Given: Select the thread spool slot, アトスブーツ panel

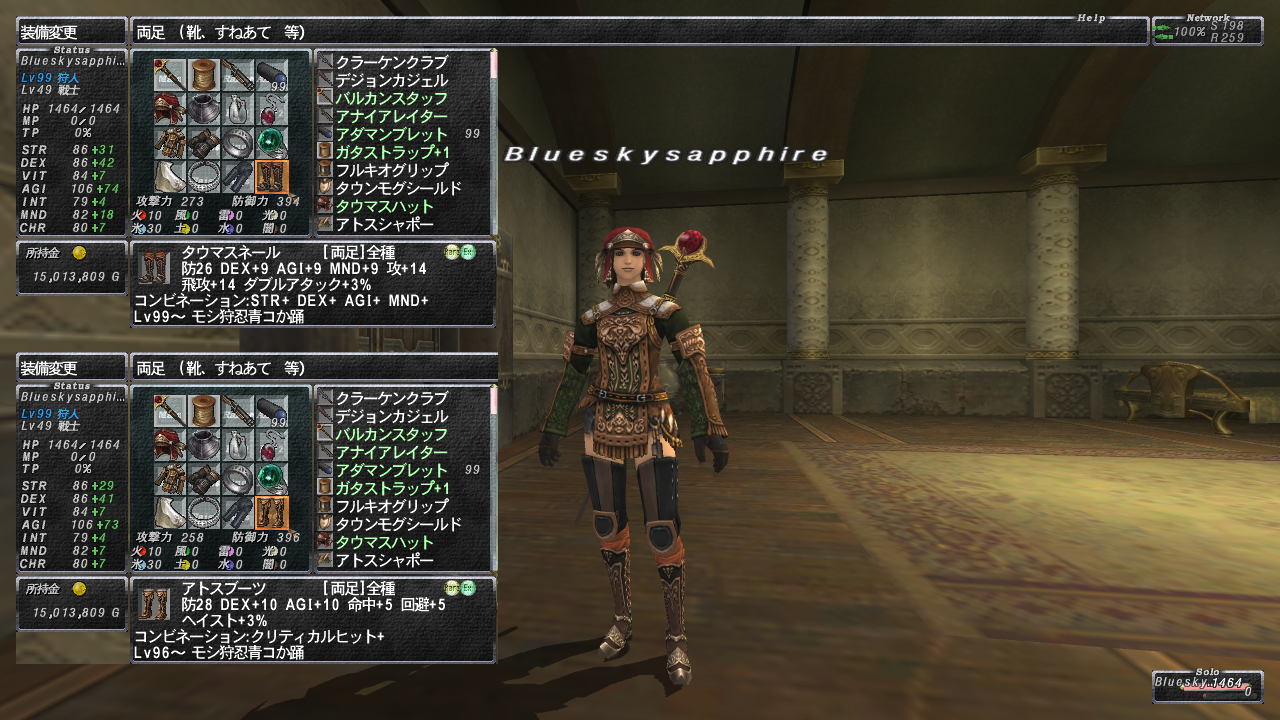Looking at the screenshot, I should tap(204, 410).
